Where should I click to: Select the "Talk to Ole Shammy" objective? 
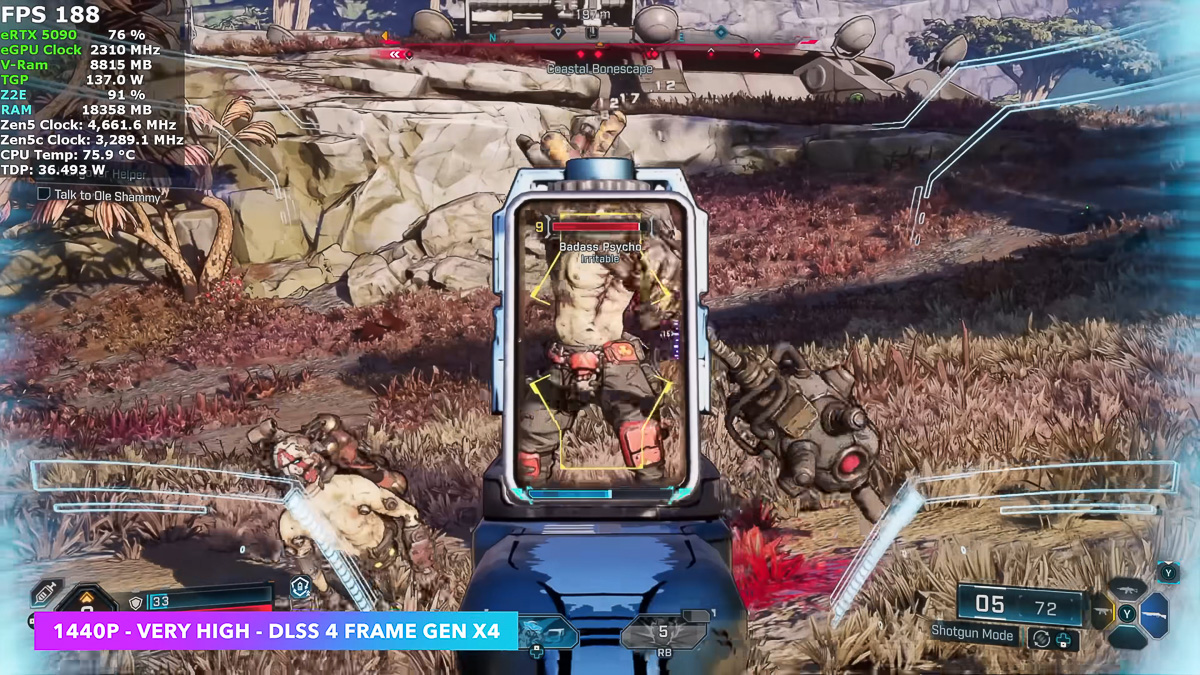[x=105, y=196]
